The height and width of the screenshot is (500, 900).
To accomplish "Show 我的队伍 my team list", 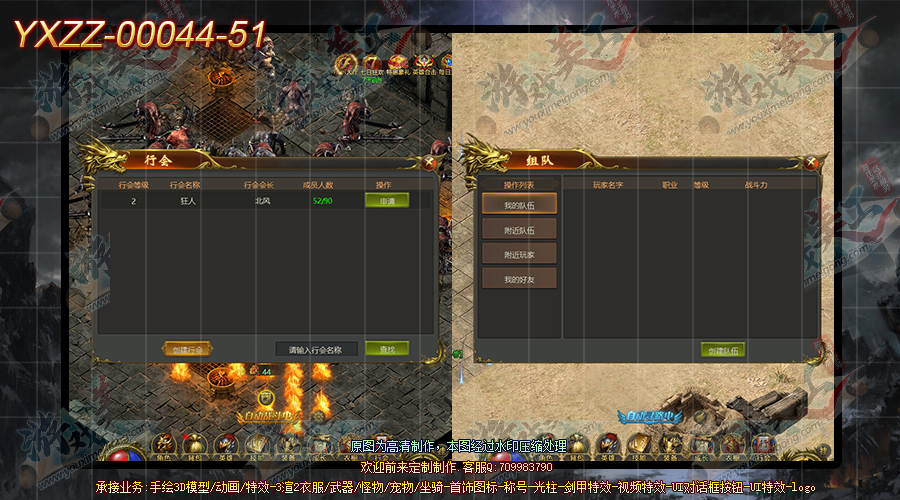I will pyautogui.click(x=519, y=204).
